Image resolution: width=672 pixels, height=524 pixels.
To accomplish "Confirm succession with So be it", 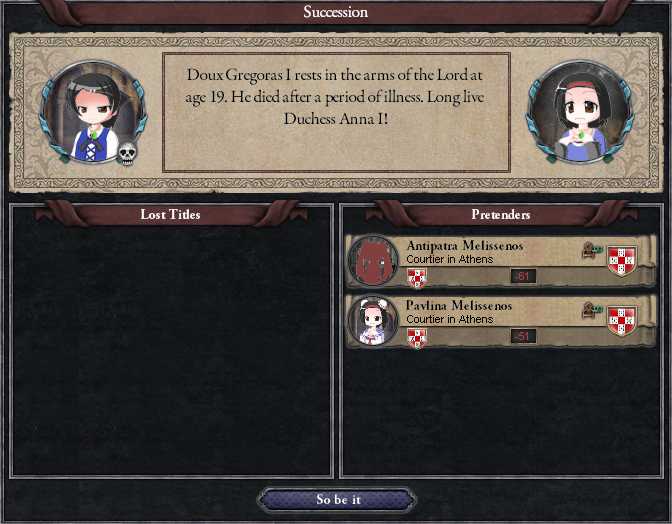I will pos(336,500).
